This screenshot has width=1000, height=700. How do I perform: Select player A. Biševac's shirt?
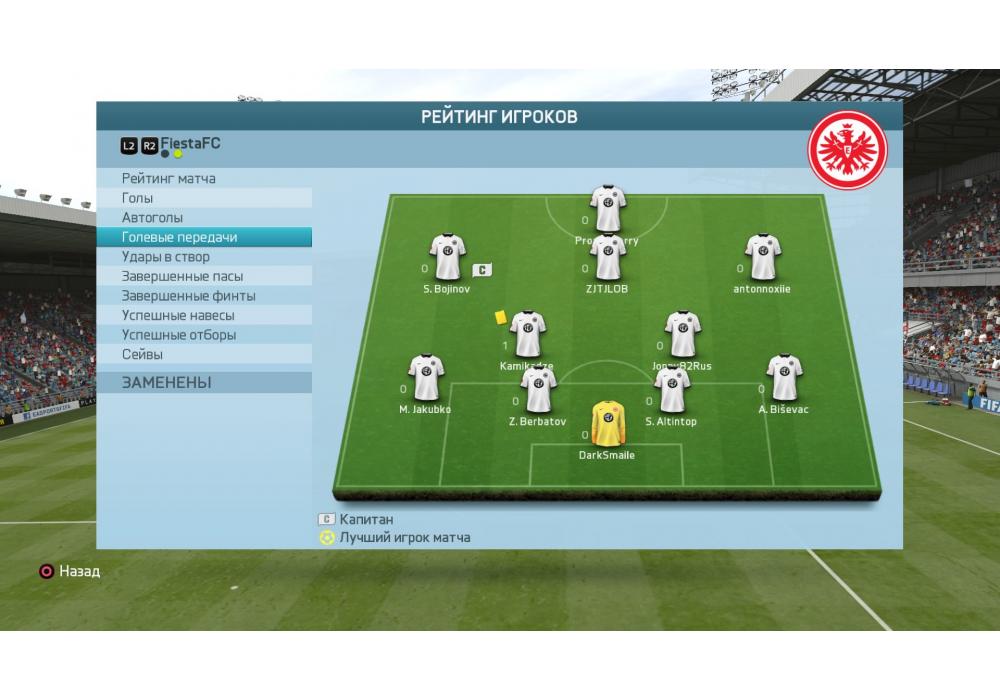click(x=783, y=378)
